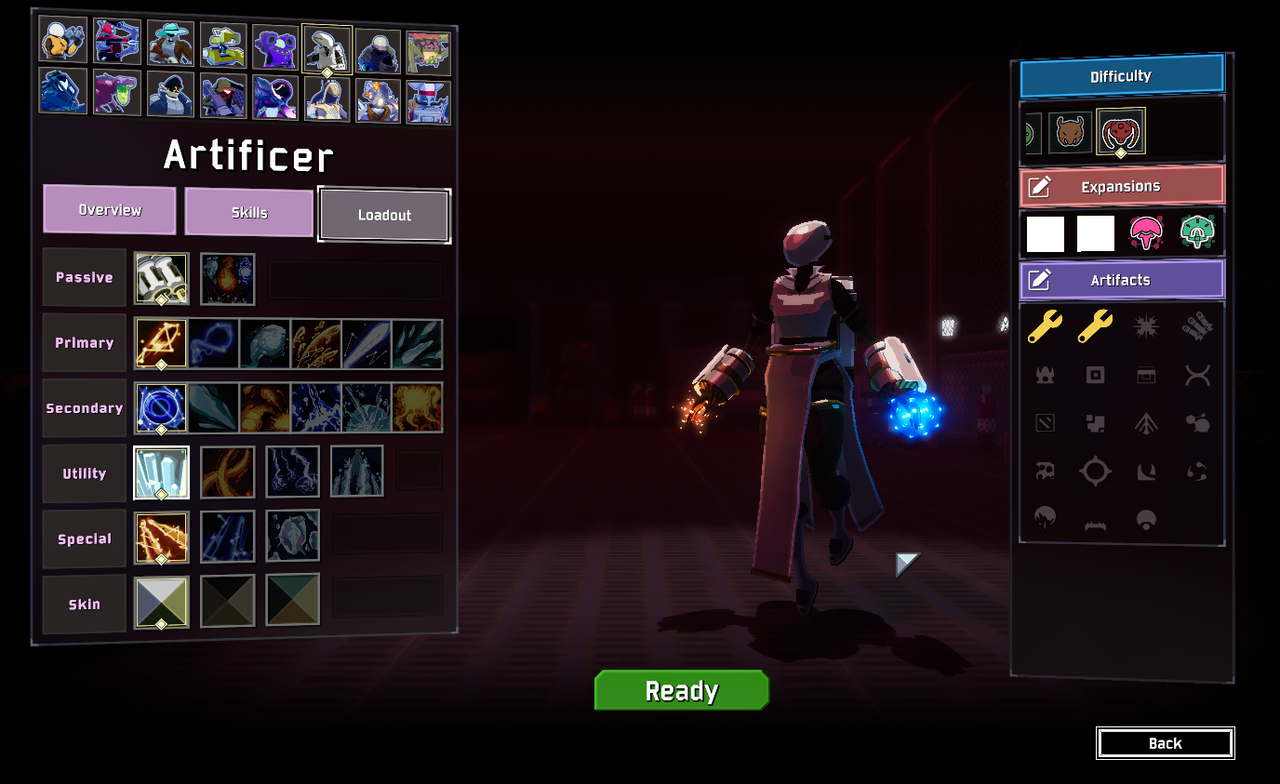Viewport: 1280px width, 784px height.
Task: Choose the blue lance special skill
Action: [x=228, y=537]
